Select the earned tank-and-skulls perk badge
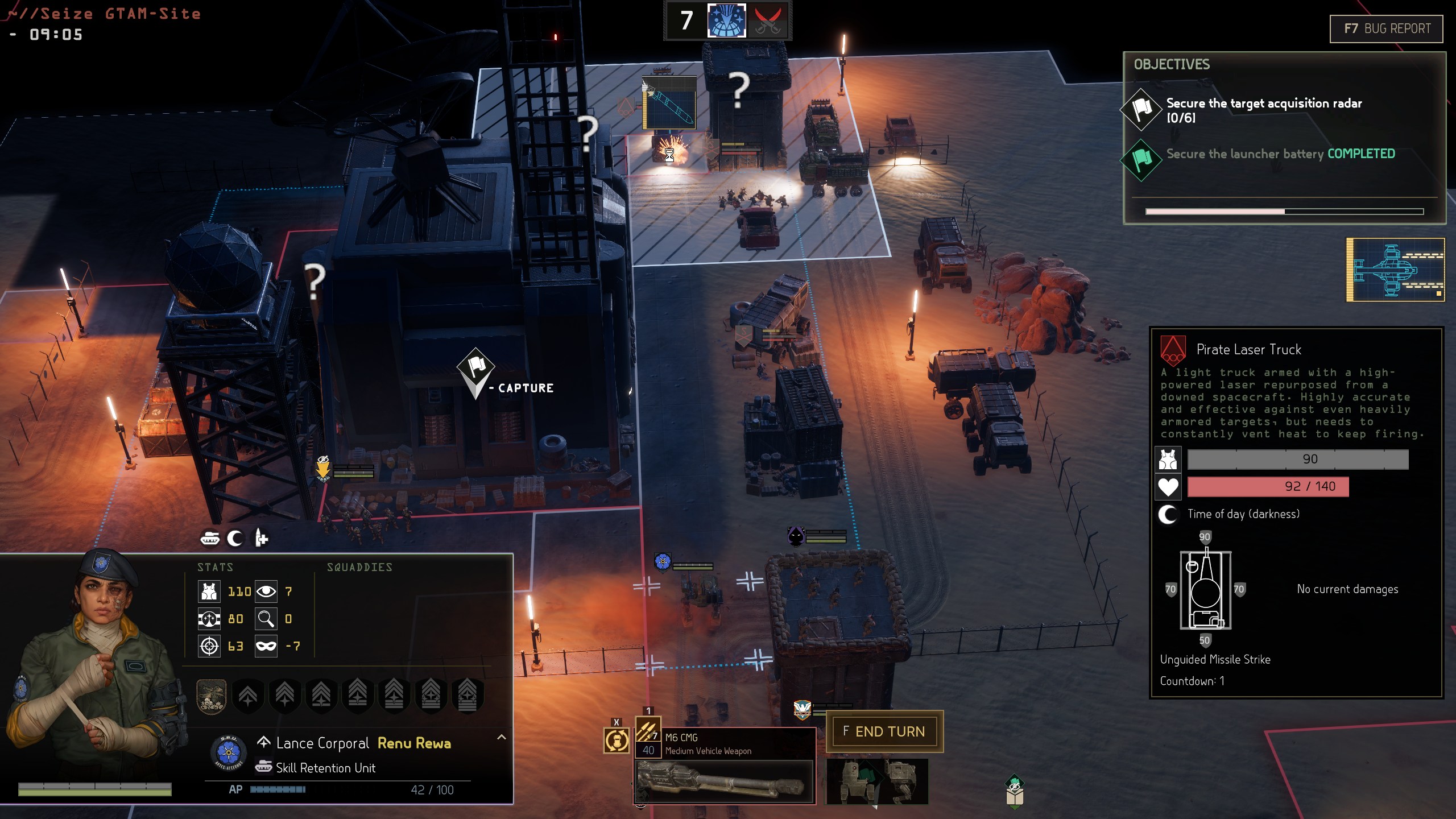 pyautogui.click(x=212, y=695)
